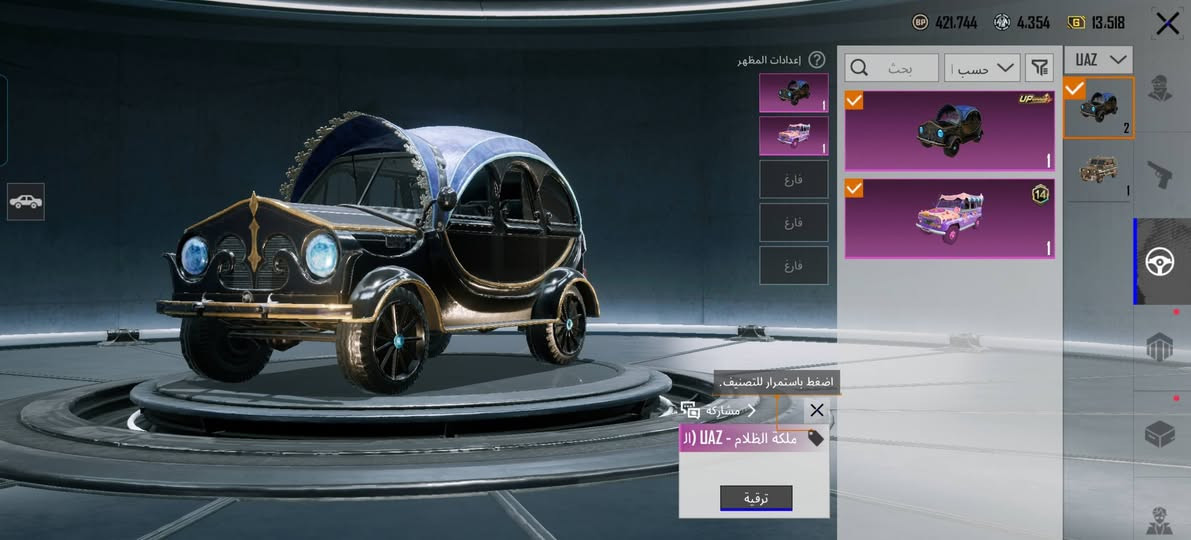The width and height of the screenshot is (1191, 540).
Task: Select pink UAZ in appearance preset slot
Action: [x=793, y=136]
